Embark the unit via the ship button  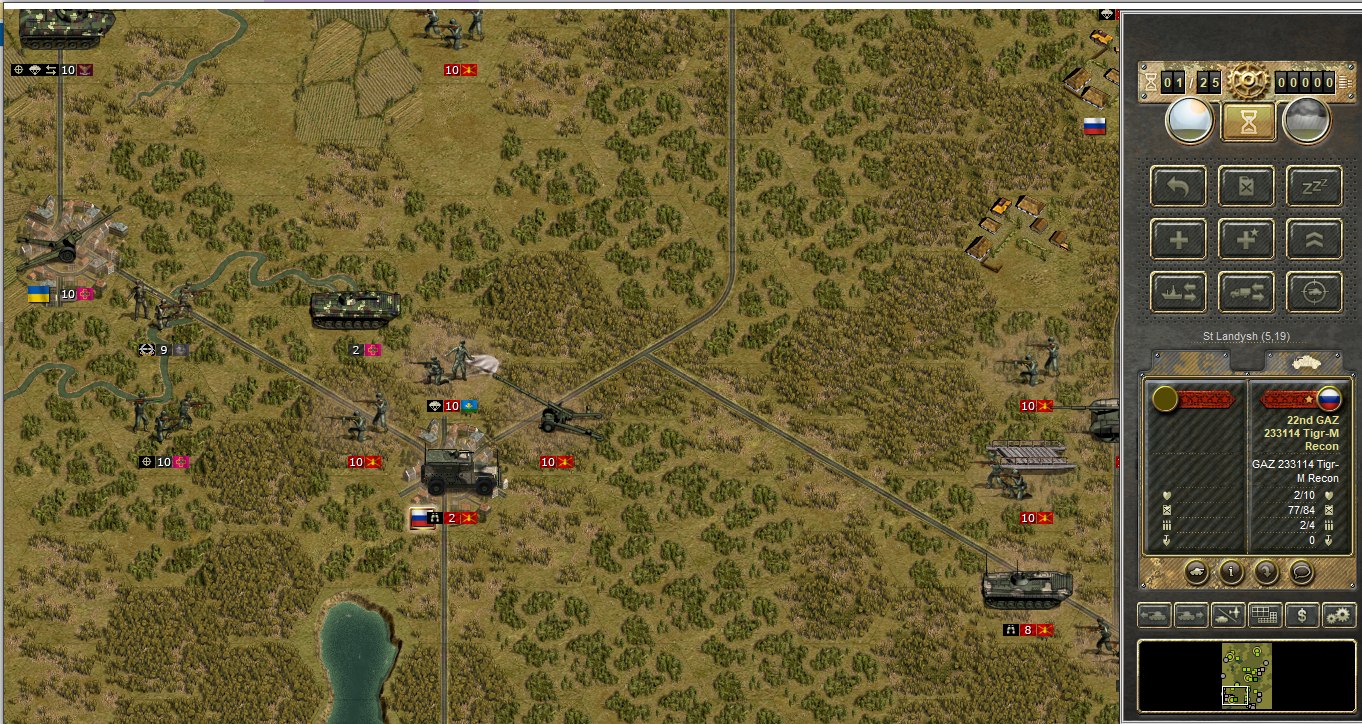pyautogui.click(x=1178, y=292)
